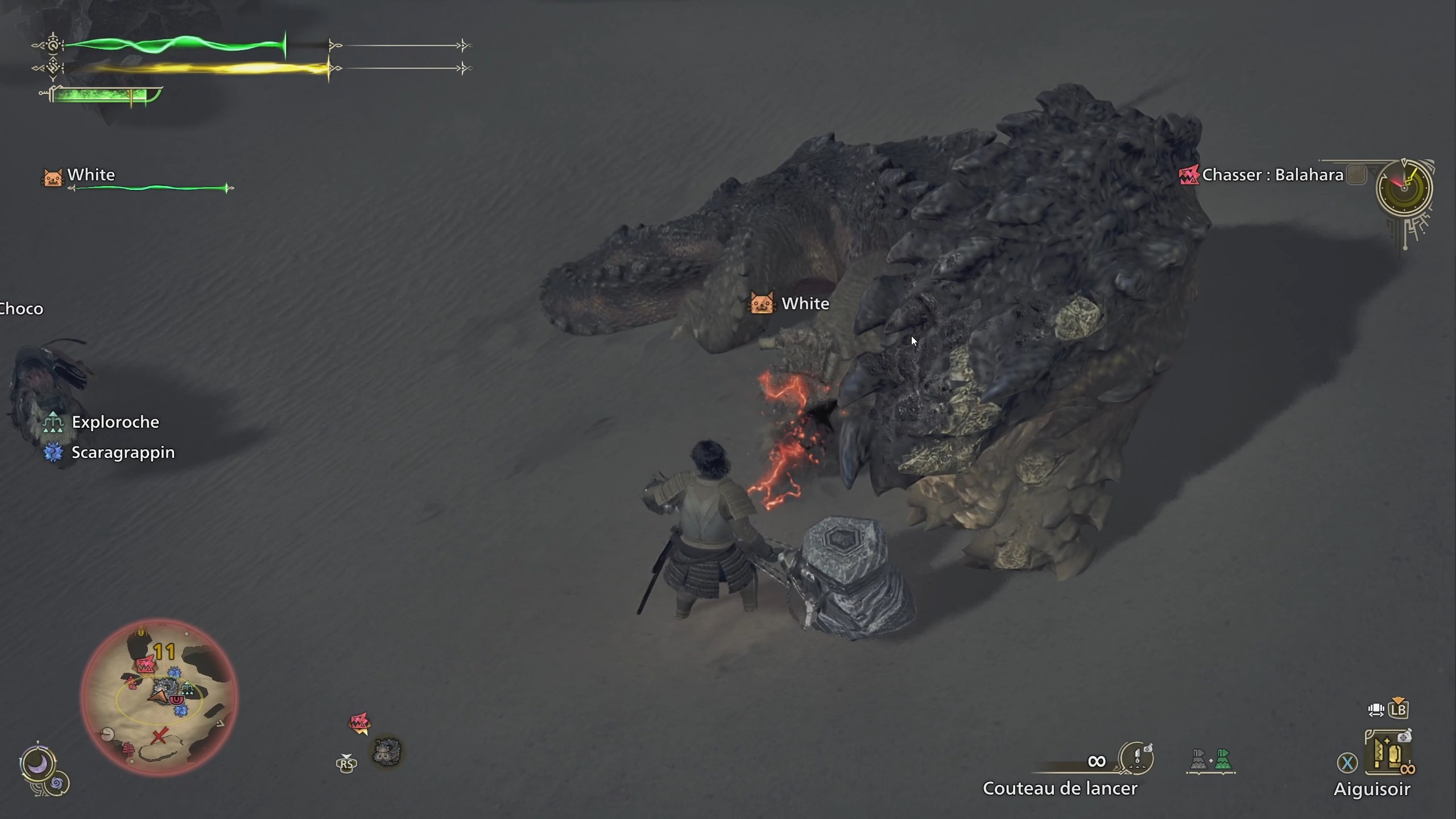Click the Exploroche gathering icon
Image resolution: width=1456 pixels, height=819 pixels.
click(53, 422)
